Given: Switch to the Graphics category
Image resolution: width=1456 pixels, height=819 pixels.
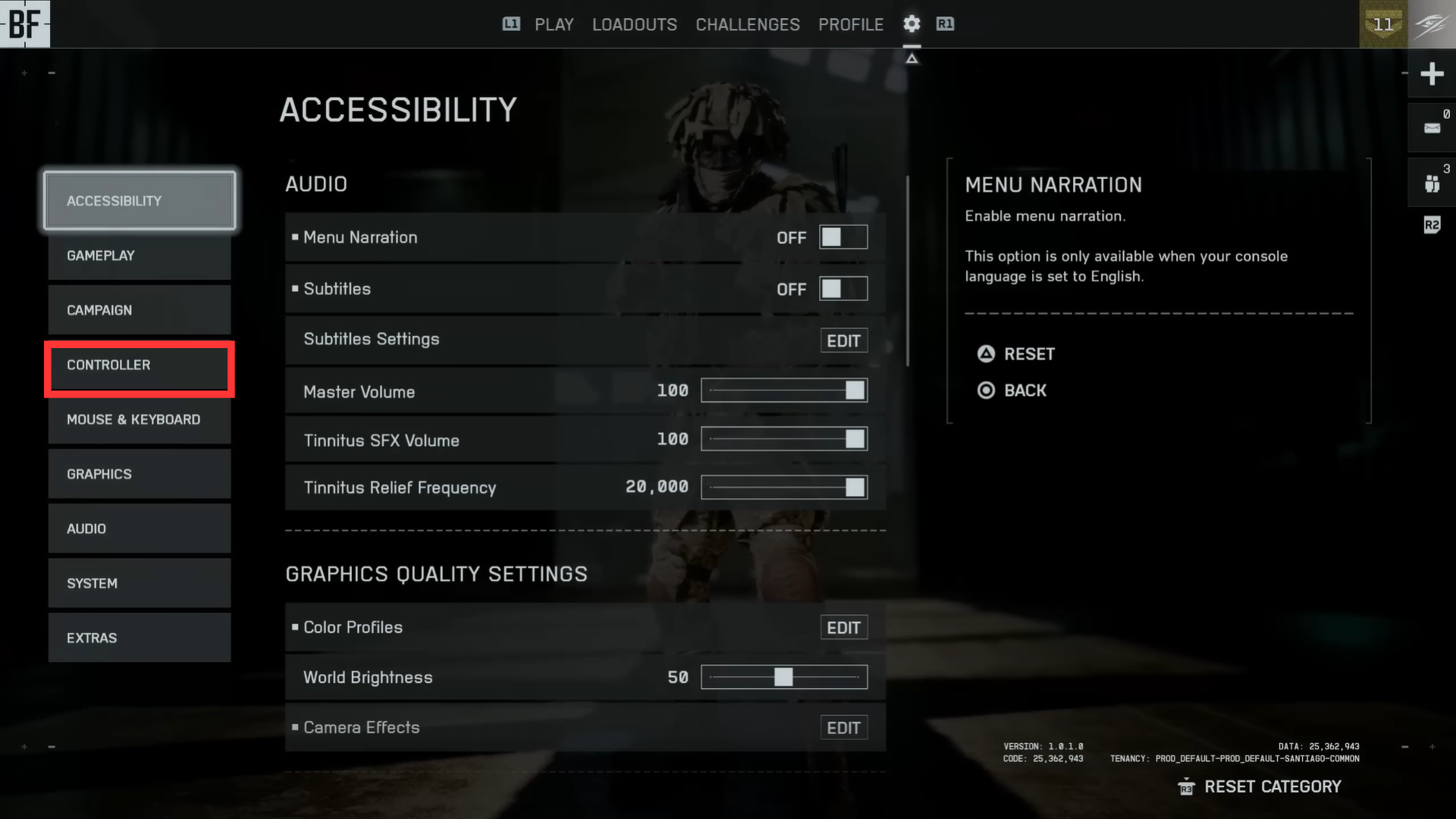Looking at the screenshot, I should [140, 475].
